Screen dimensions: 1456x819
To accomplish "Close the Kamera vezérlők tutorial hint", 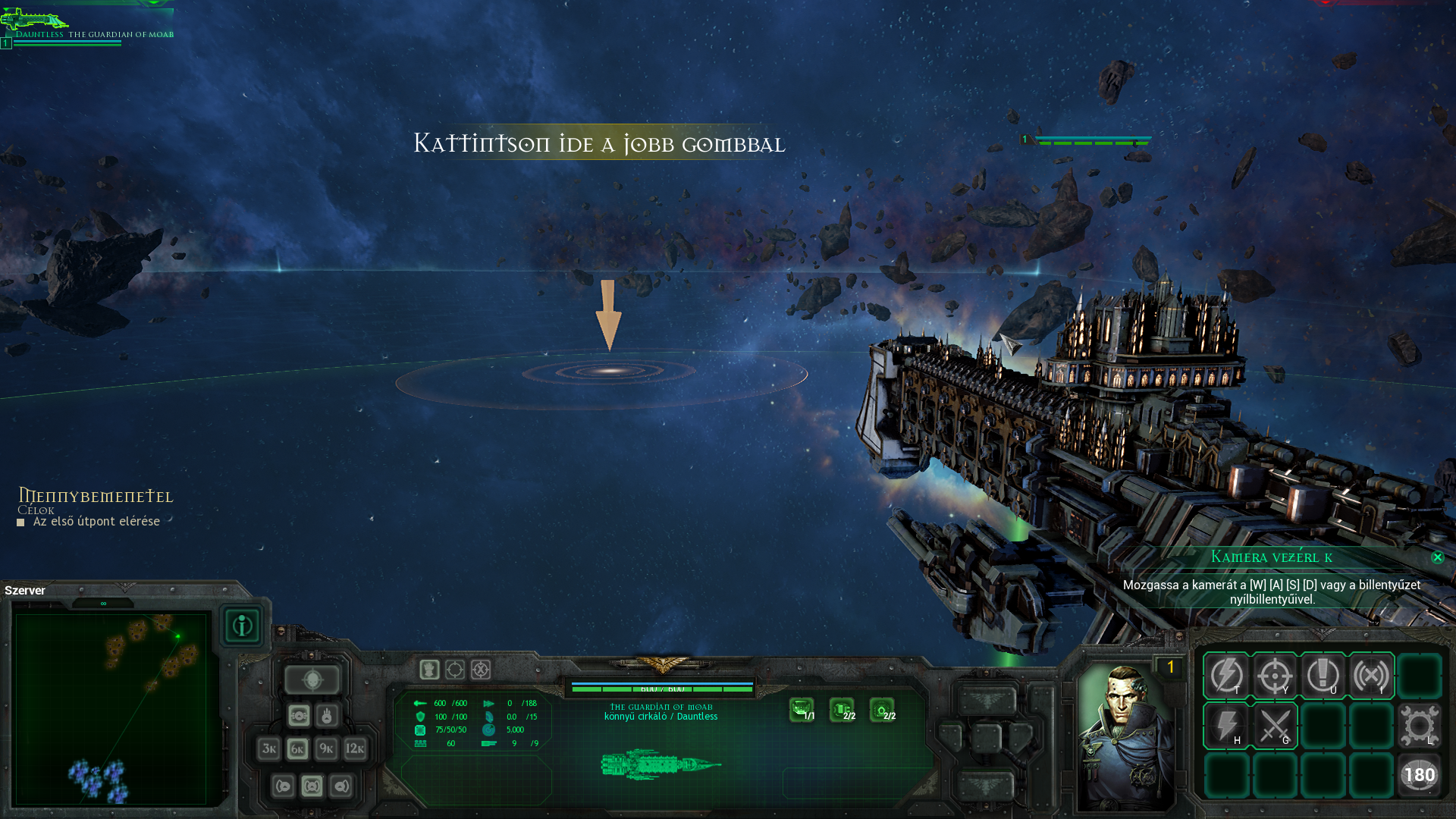I will [x=1437, y=557].
